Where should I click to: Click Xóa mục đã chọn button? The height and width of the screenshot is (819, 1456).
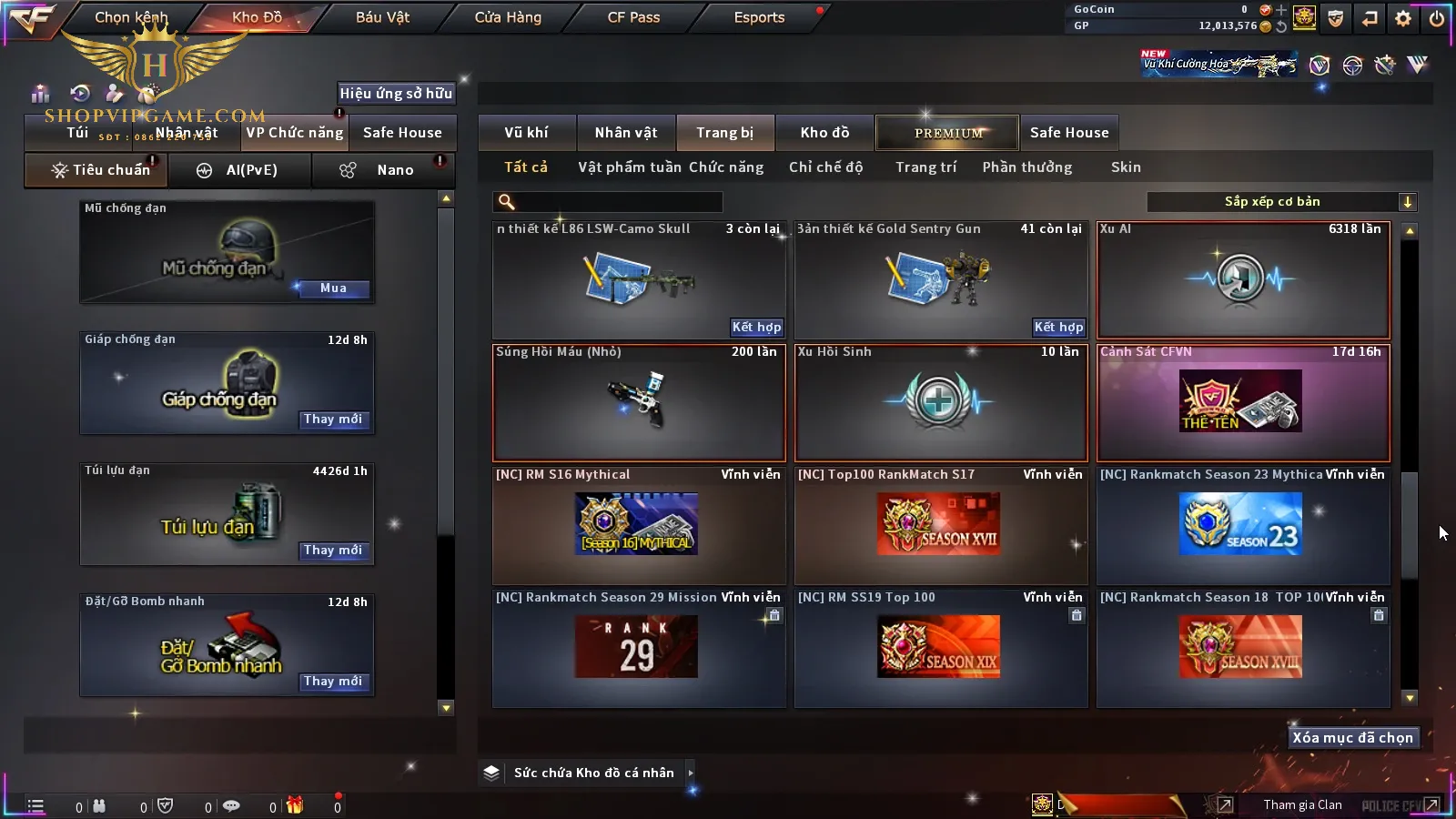(x=1352, y=738)
